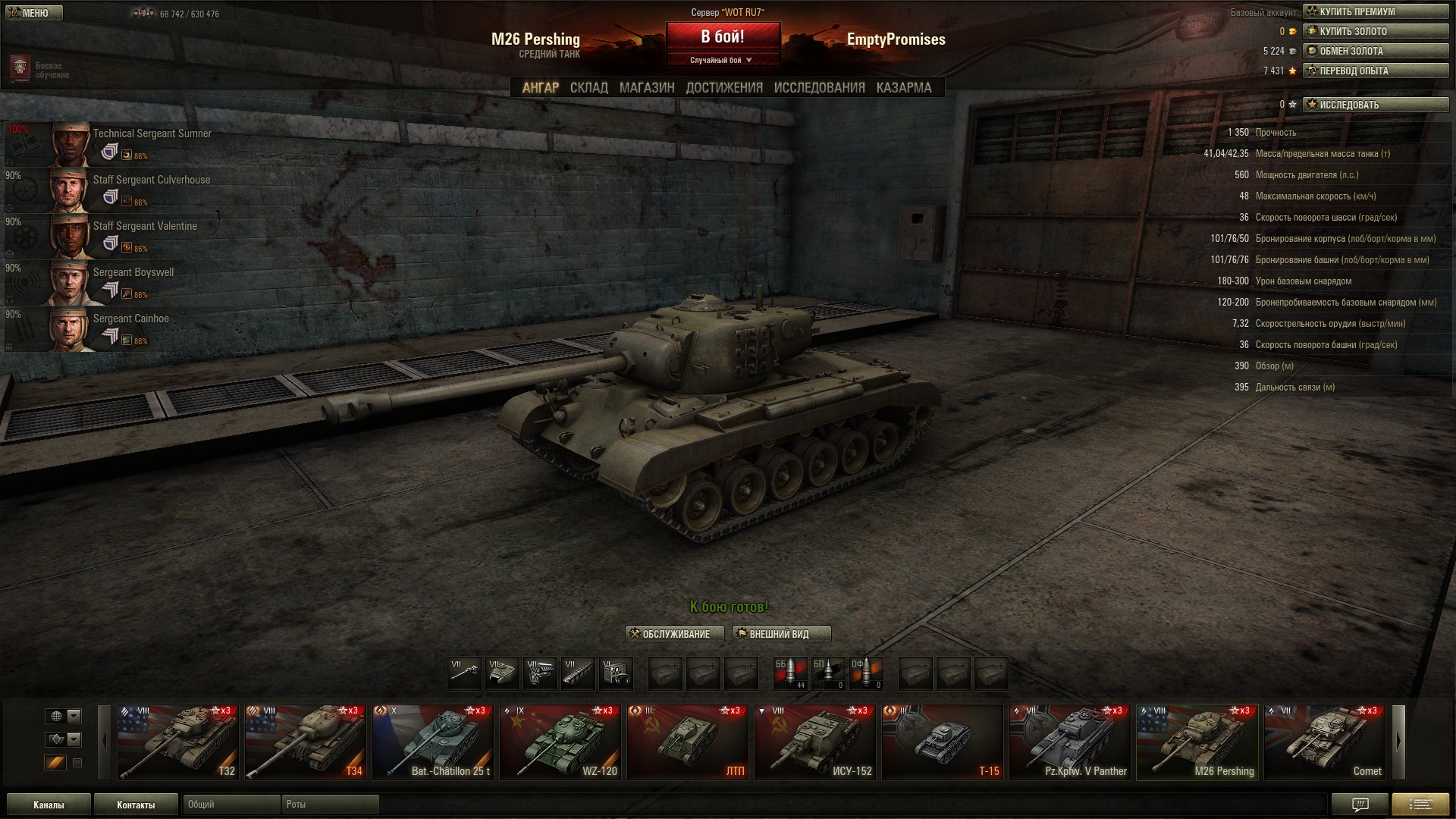Screen dimensions: 1456x819
Task: Open the КАЗАРМА tab
Action: click(903, 88)
